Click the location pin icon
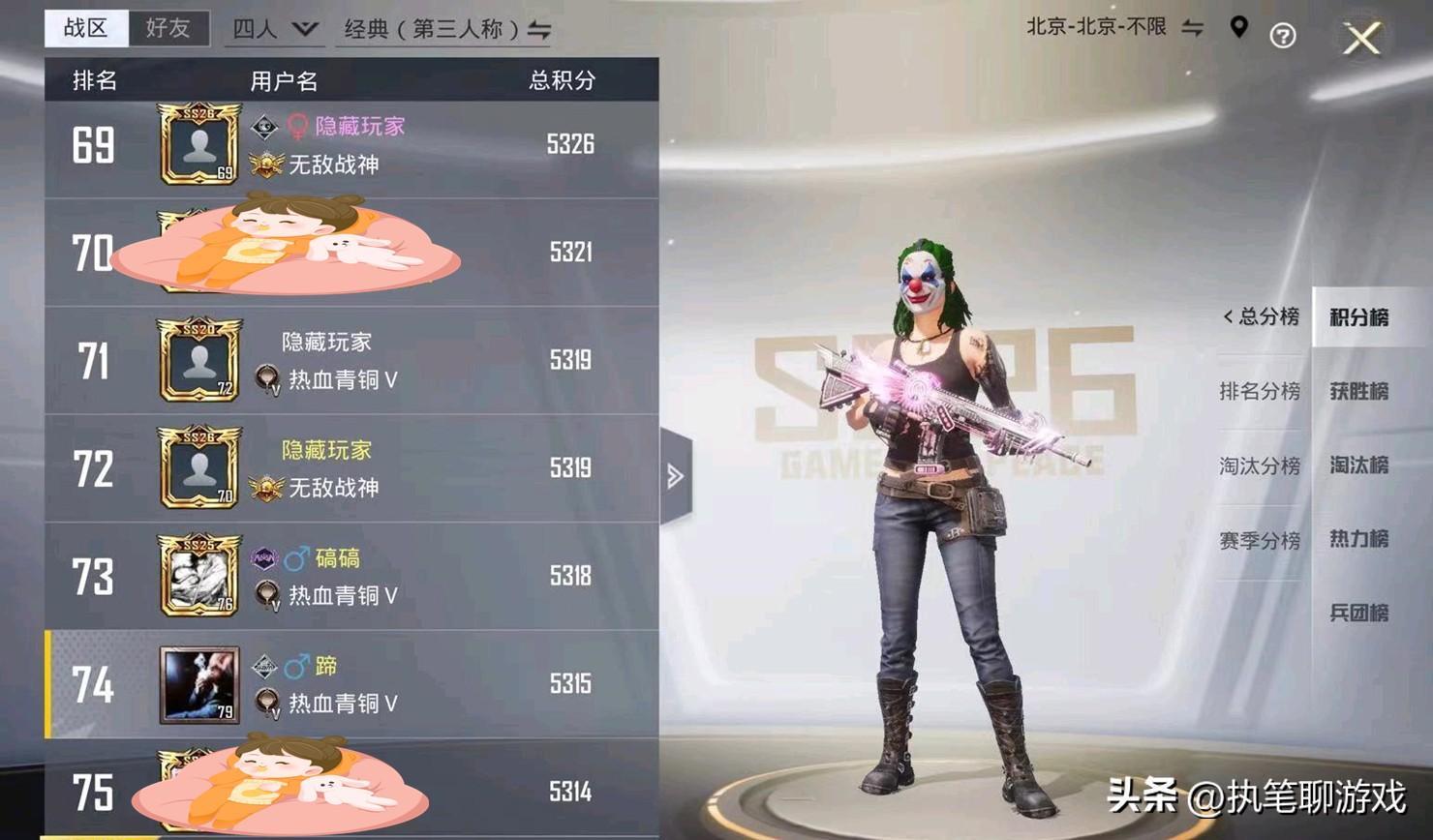Image resolution: width=1433 pixels, height=840 pixels. coord(1238,28)
